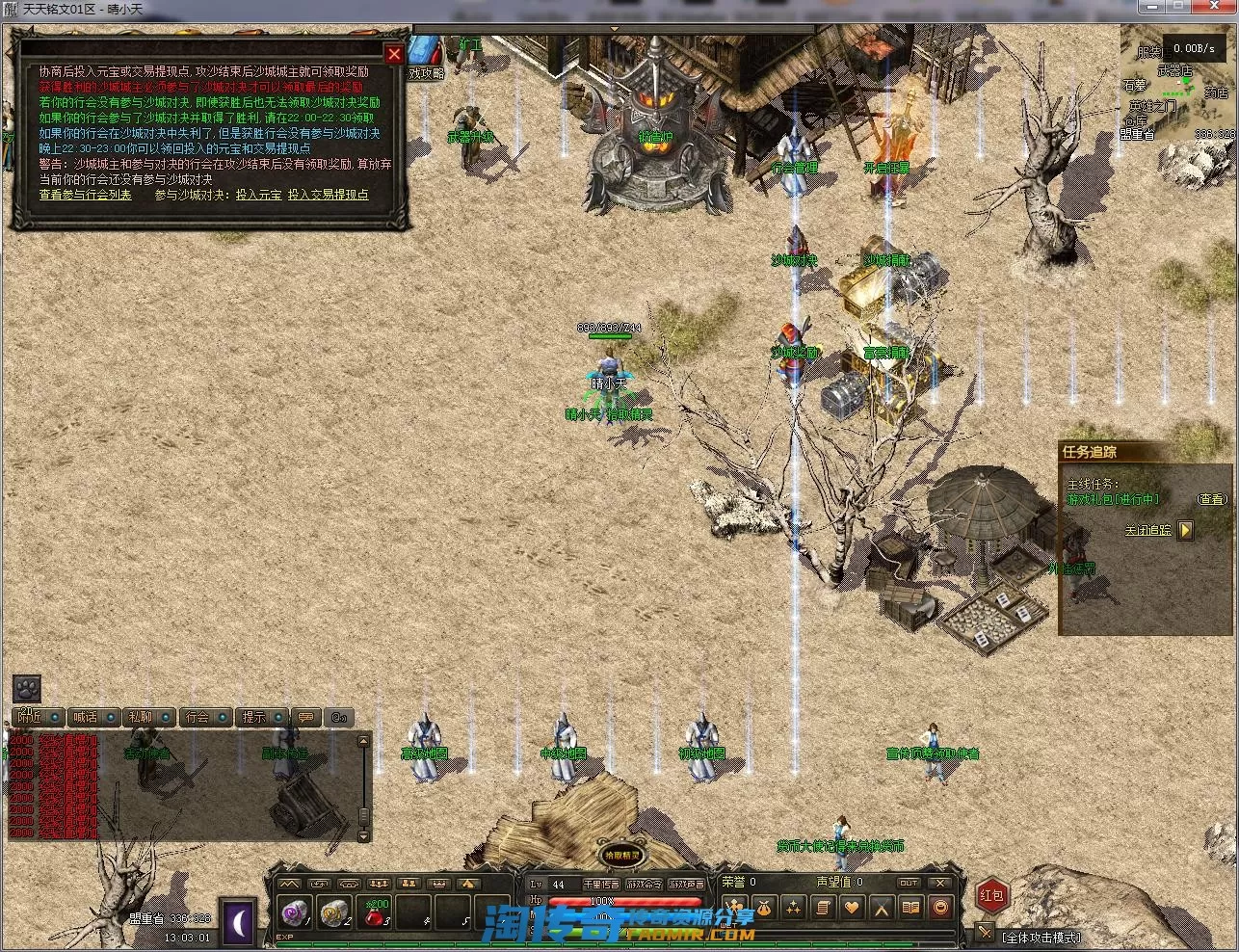The height and width of the screenshot is (952, 1239).
Task: Switch chat to the 喊话 channel
Action: pos(93,717)
